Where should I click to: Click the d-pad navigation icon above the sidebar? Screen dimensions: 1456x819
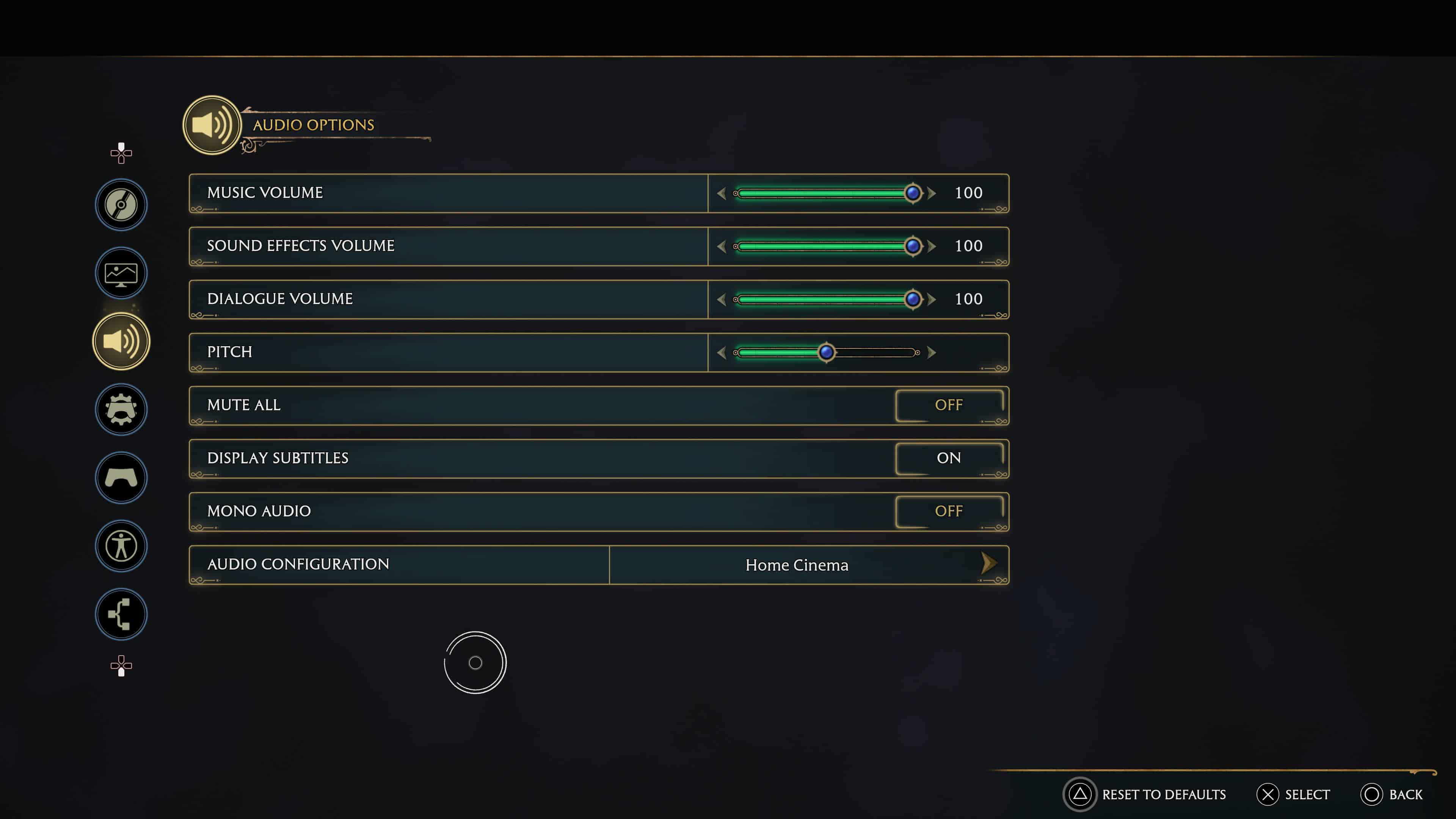tap(121, 152)
